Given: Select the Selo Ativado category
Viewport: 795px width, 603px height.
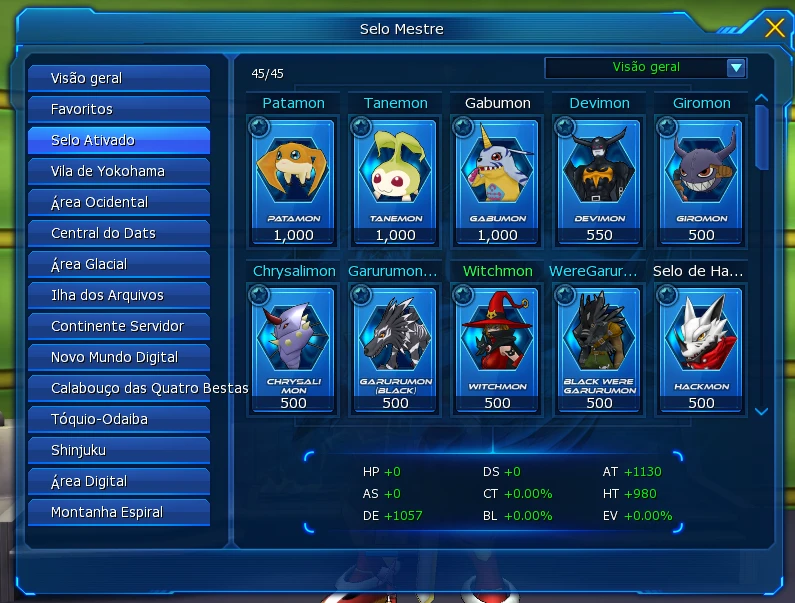Looking at the screenshot, I should point(118,140).
